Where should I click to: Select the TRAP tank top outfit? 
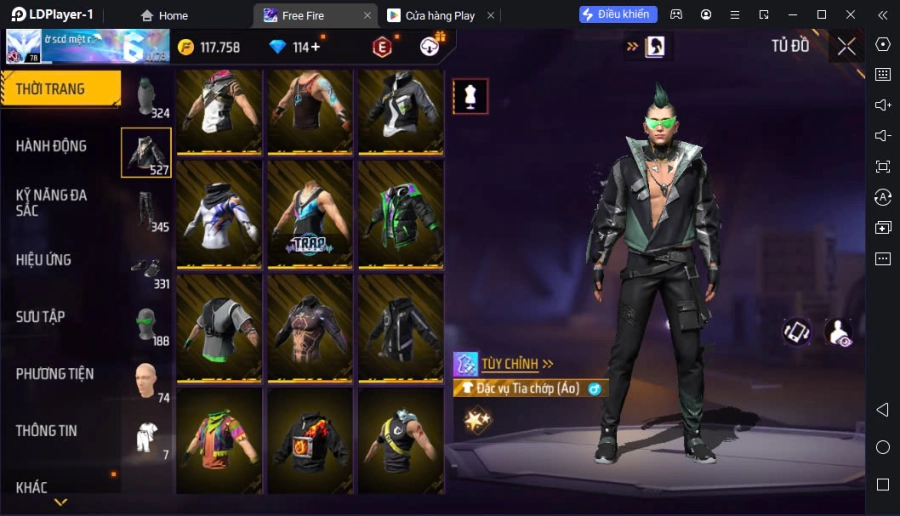point(310,212)
